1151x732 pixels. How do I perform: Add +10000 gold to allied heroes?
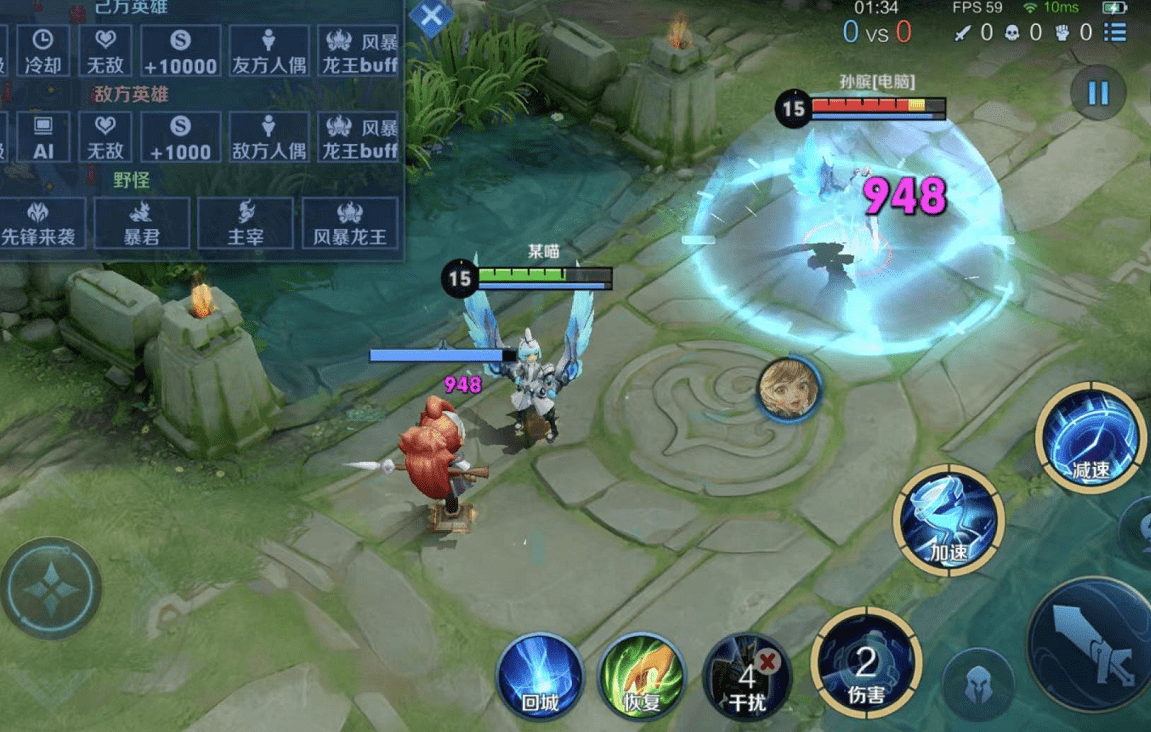pyautogui.click(x=180, y=51)
